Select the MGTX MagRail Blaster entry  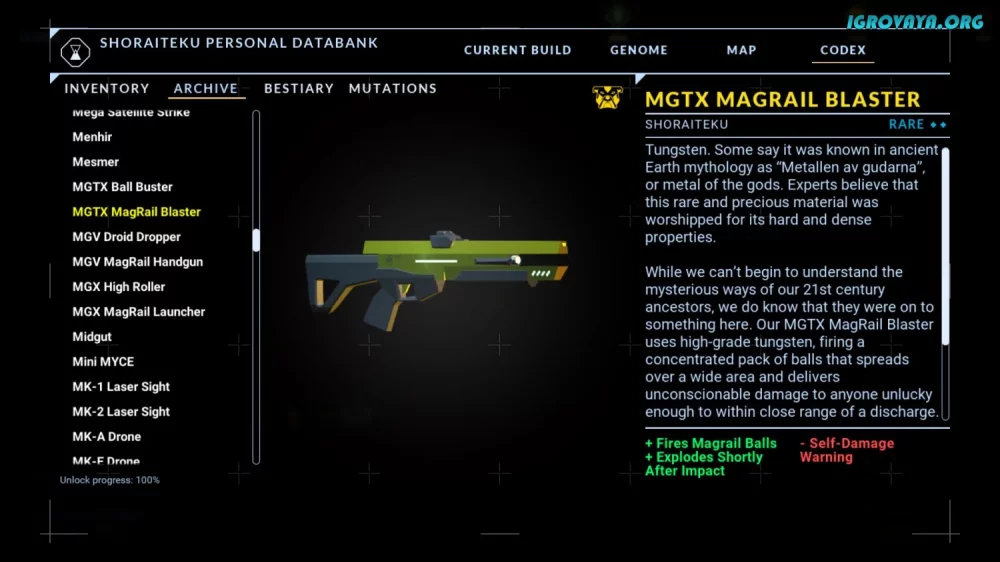pos(136,212)
